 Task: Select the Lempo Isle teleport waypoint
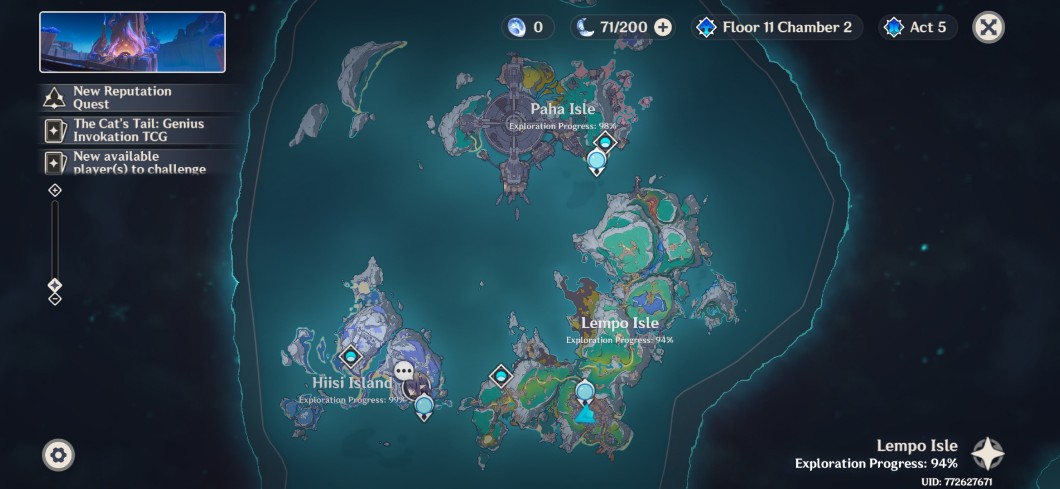coord(585,391)
